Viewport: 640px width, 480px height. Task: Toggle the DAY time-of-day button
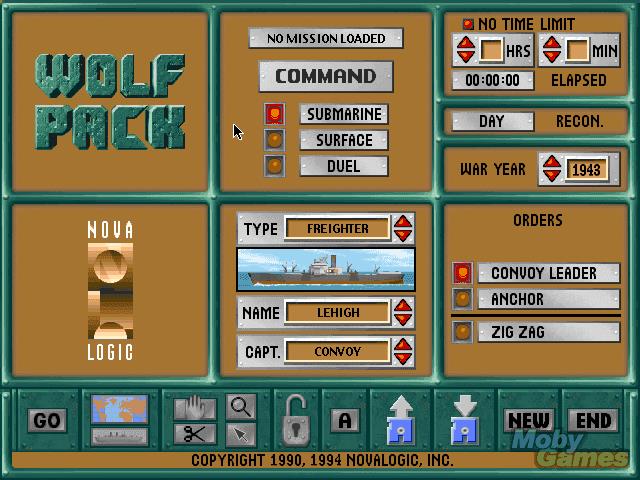492,121
